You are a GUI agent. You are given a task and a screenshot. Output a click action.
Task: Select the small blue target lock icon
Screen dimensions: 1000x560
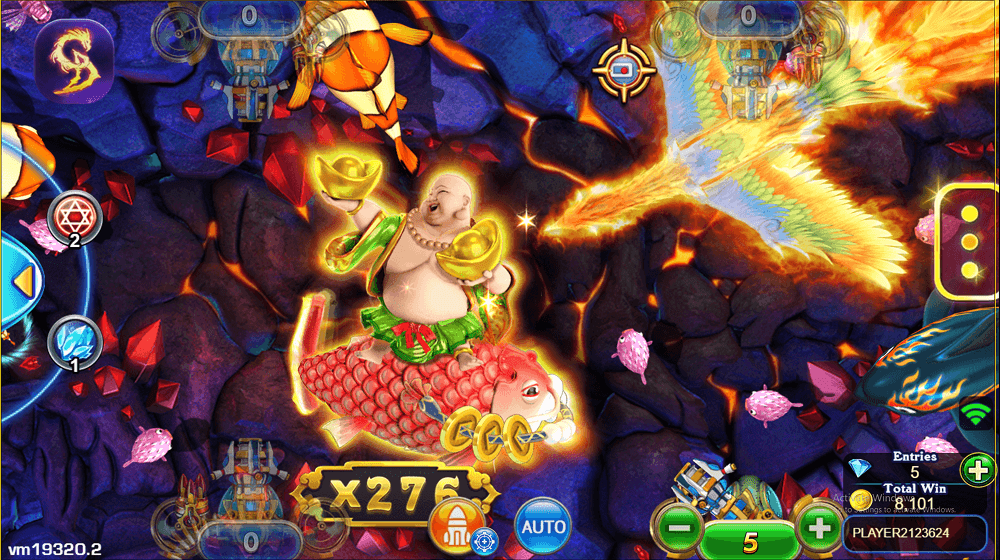coord(484,540)
